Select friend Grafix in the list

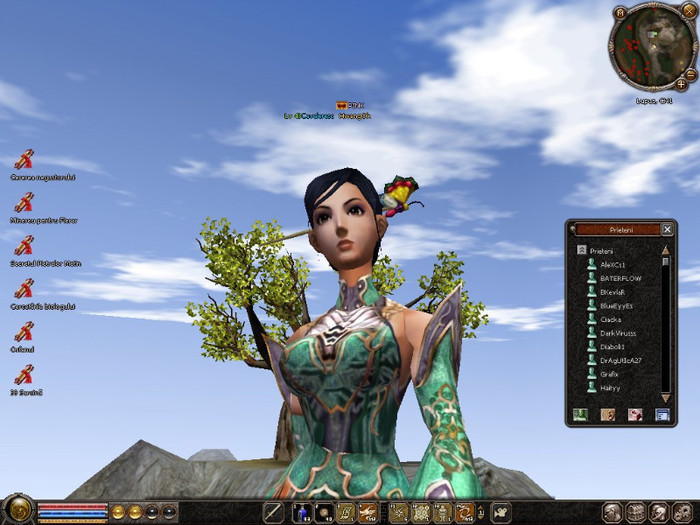[610, 373]
